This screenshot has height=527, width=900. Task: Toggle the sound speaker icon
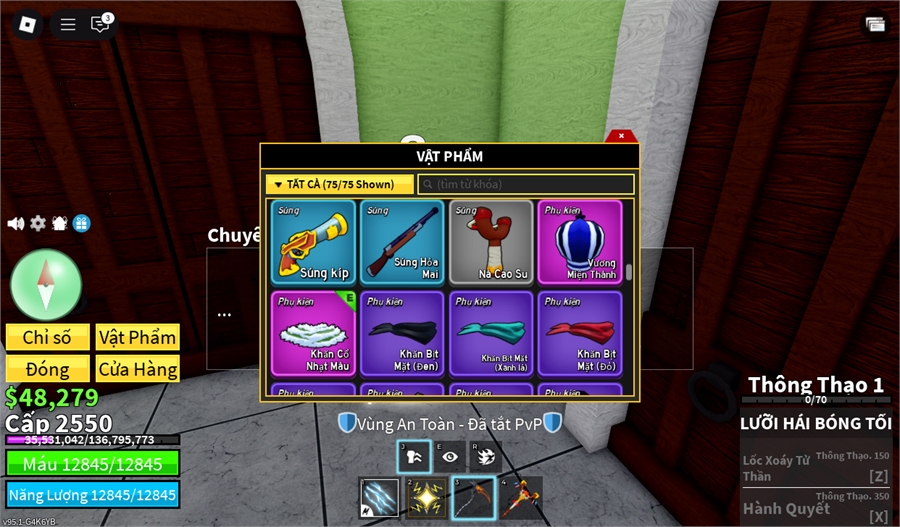16,223
